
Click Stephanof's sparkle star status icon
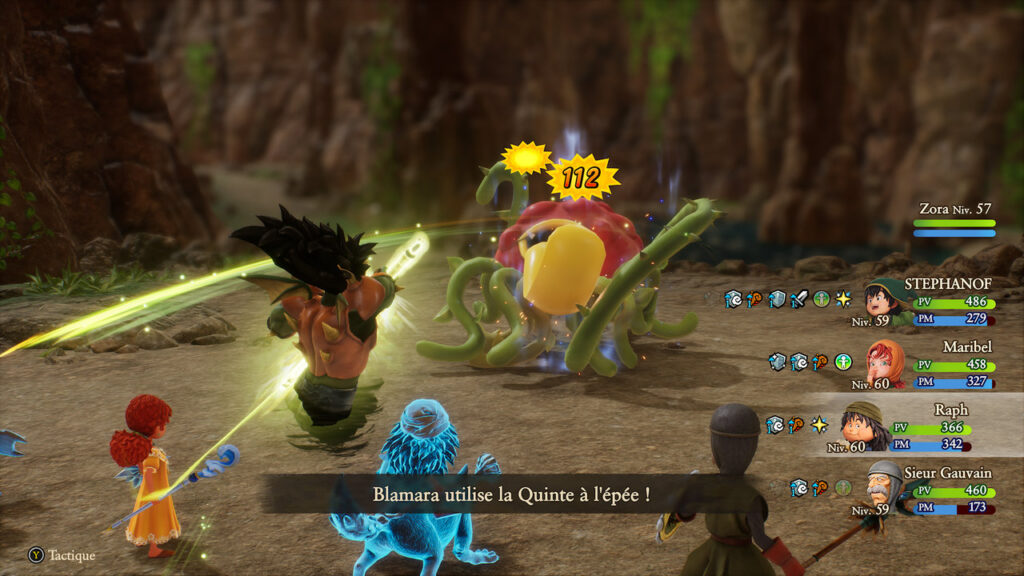pos(843,299)
